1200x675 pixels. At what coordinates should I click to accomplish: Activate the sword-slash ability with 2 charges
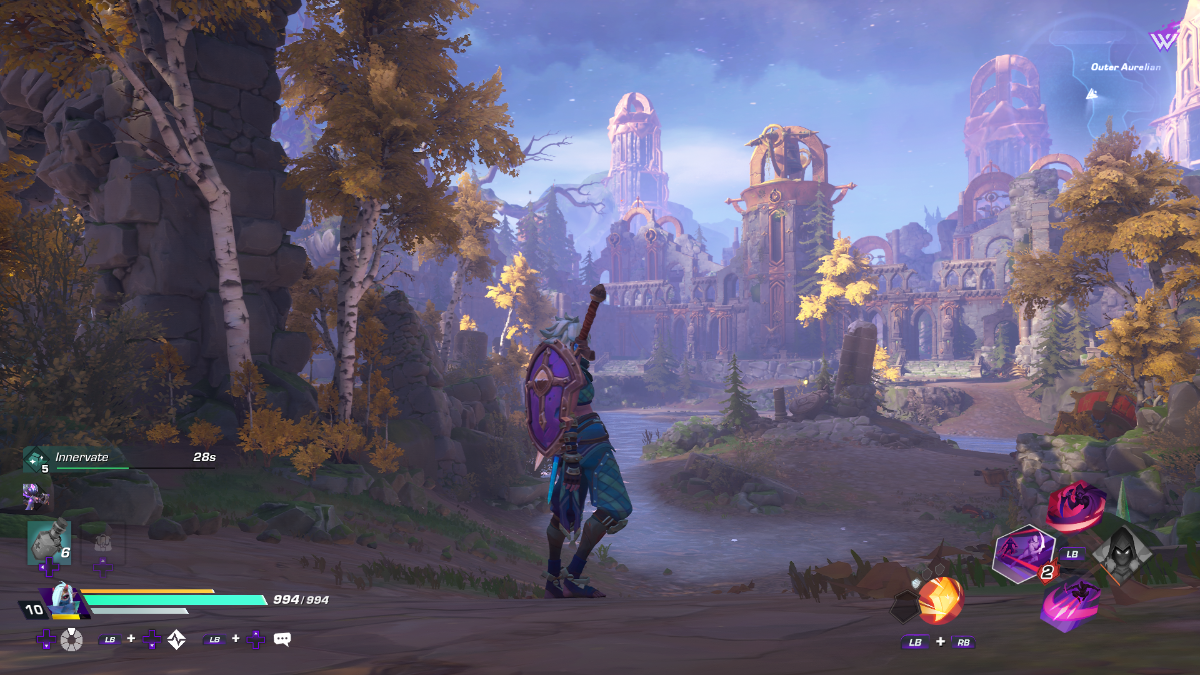[x=1024, y=554]
